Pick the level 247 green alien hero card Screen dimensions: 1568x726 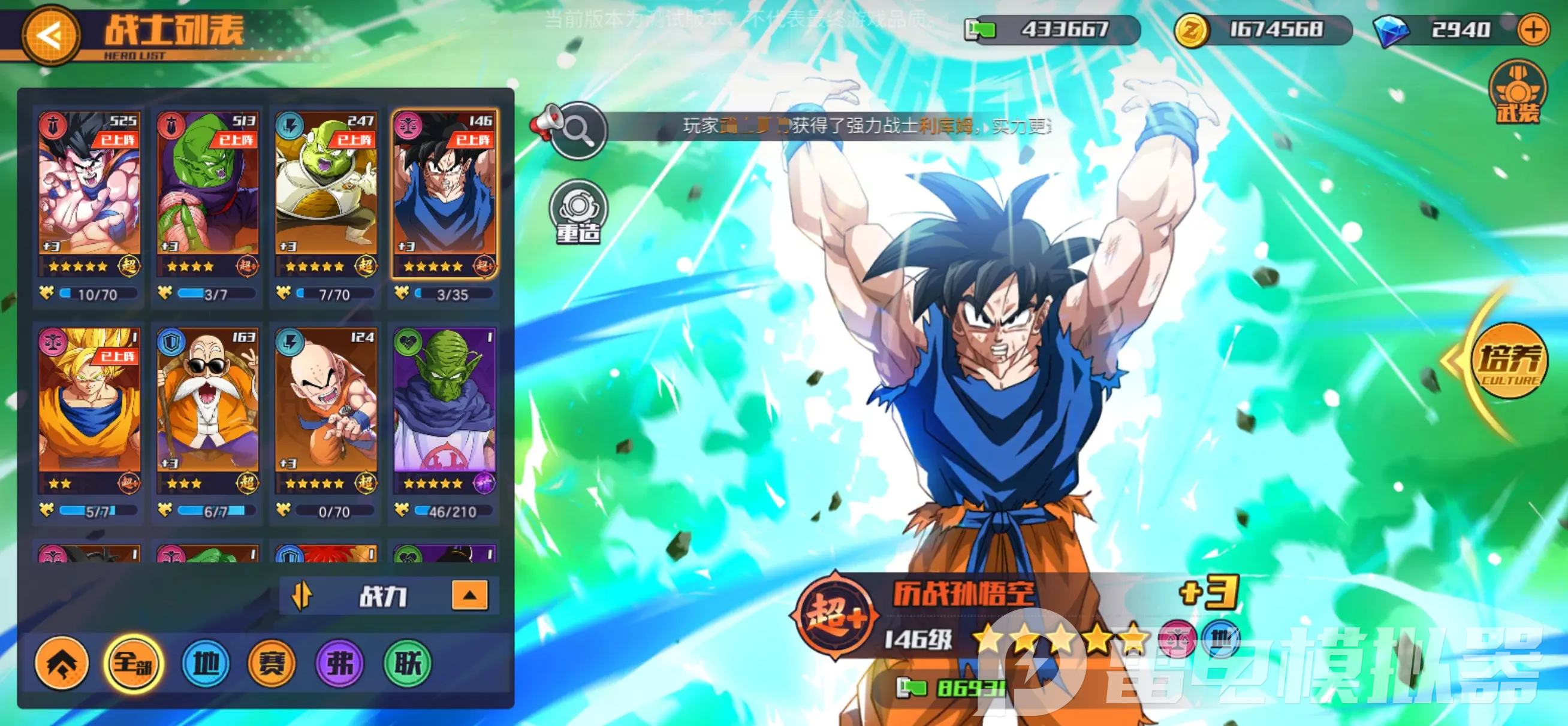click(326, 193)
